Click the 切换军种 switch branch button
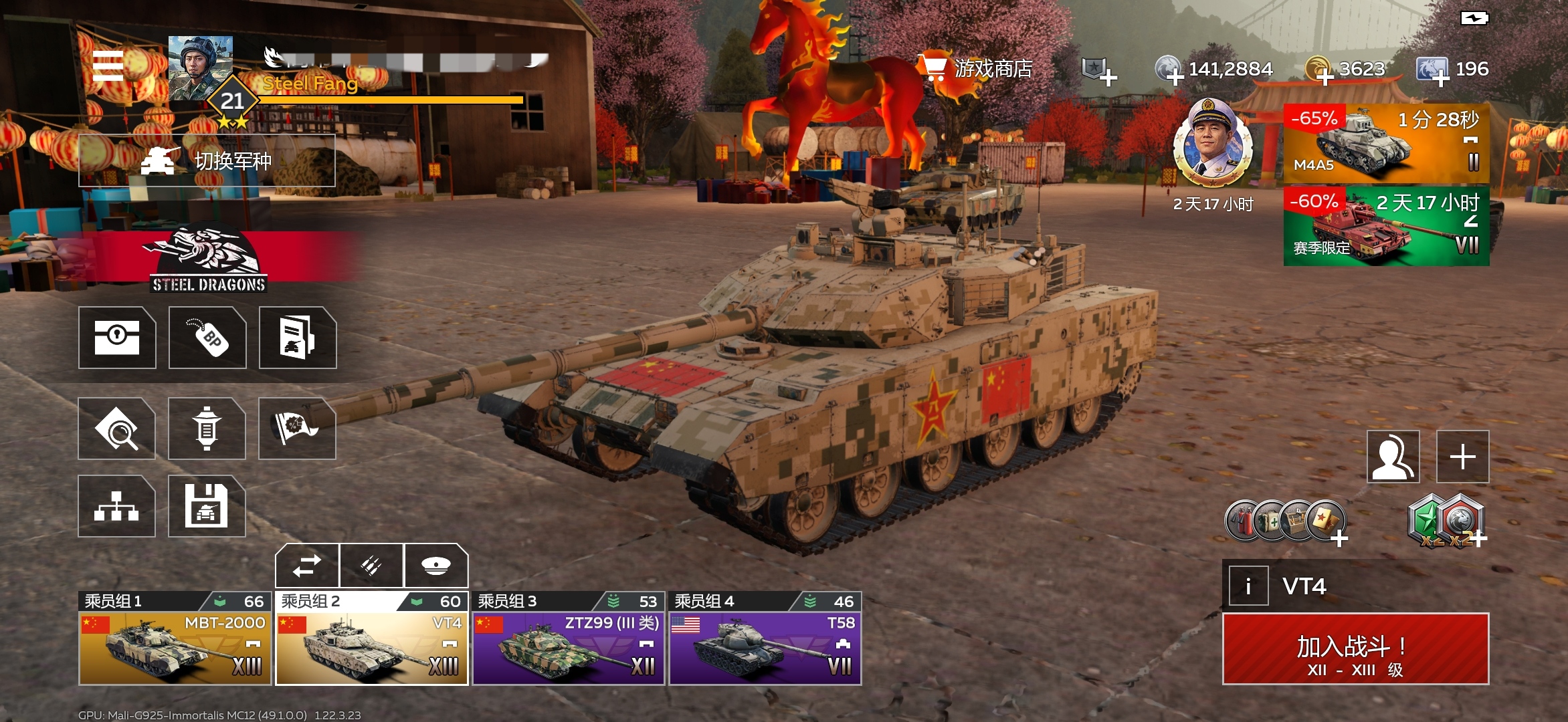This screenshot has height=722, width=1568. 207,160
